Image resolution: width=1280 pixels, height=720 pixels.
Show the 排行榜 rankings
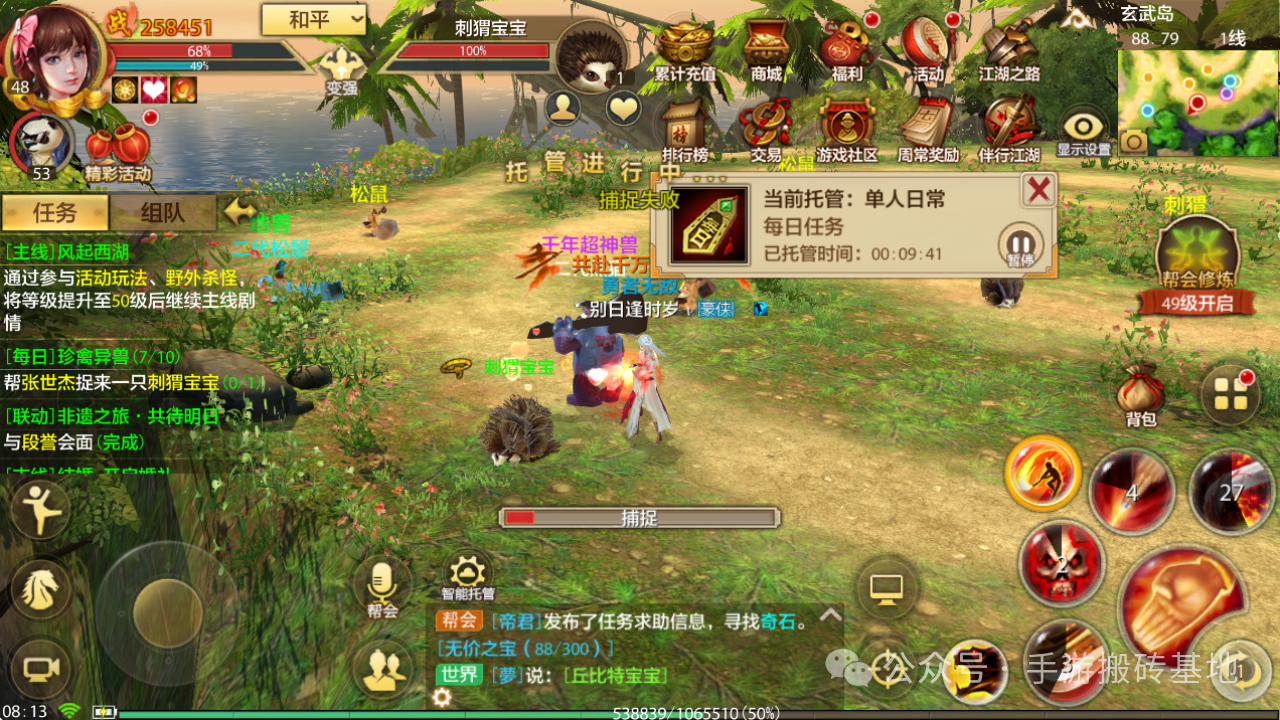685,128
